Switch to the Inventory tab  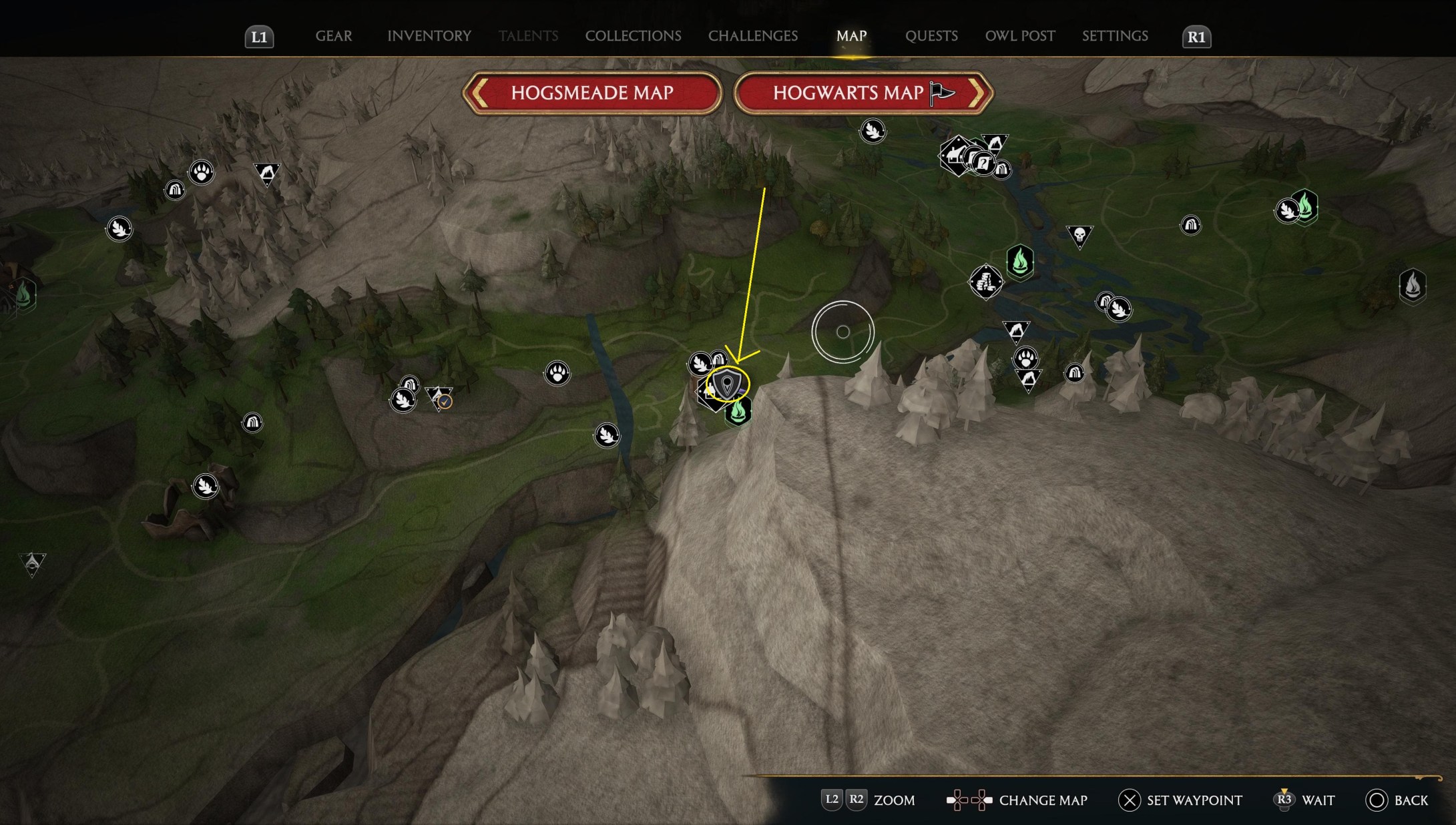[x=429, y=36]
